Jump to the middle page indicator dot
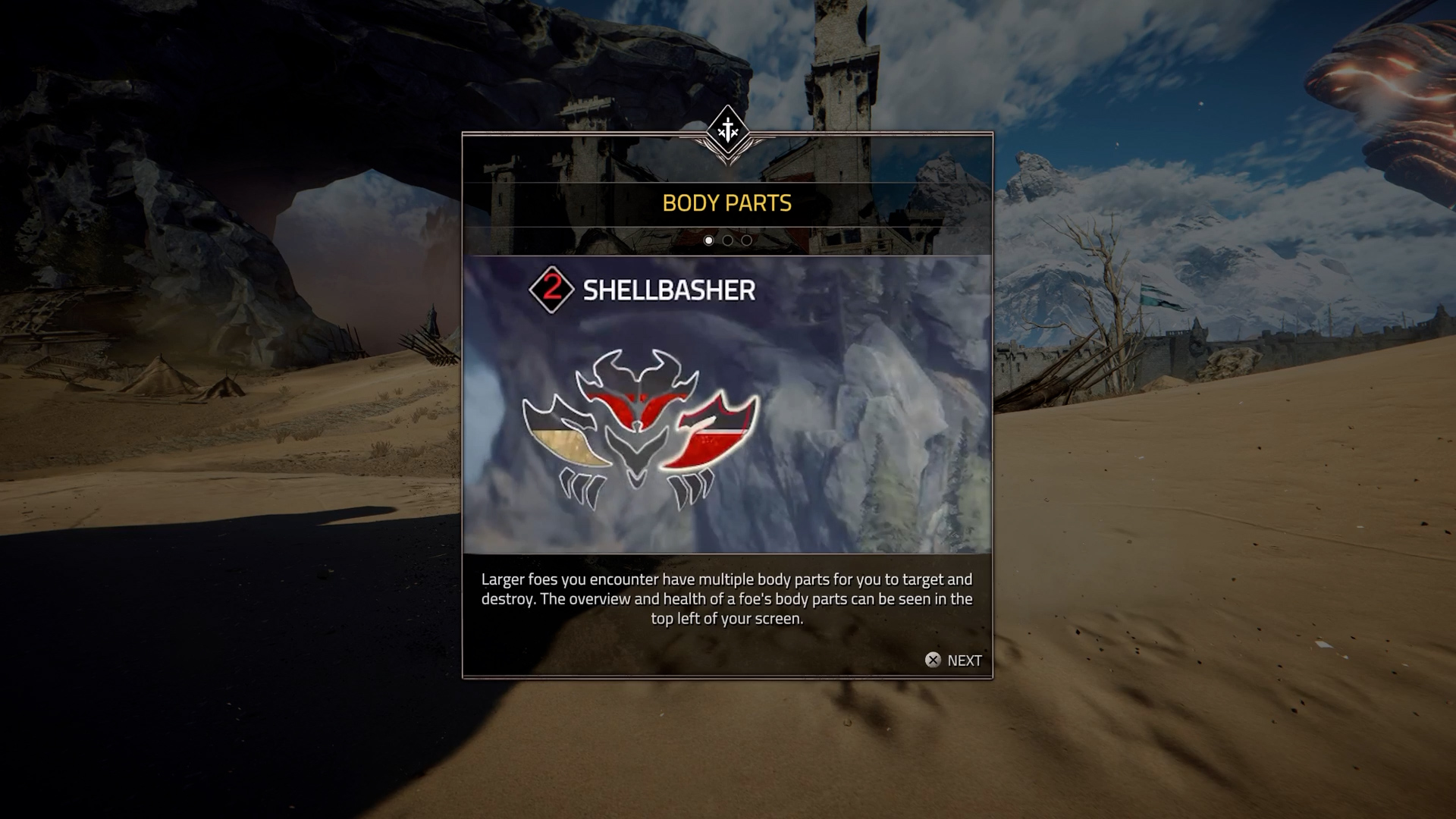 [x=727, y=240]
